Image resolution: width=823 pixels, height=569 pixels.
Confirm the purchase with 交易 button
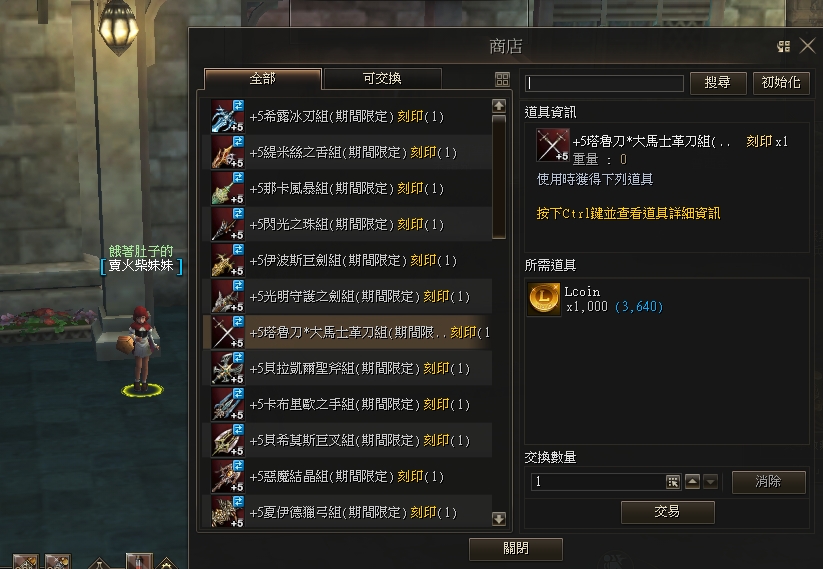pos(667,512)
